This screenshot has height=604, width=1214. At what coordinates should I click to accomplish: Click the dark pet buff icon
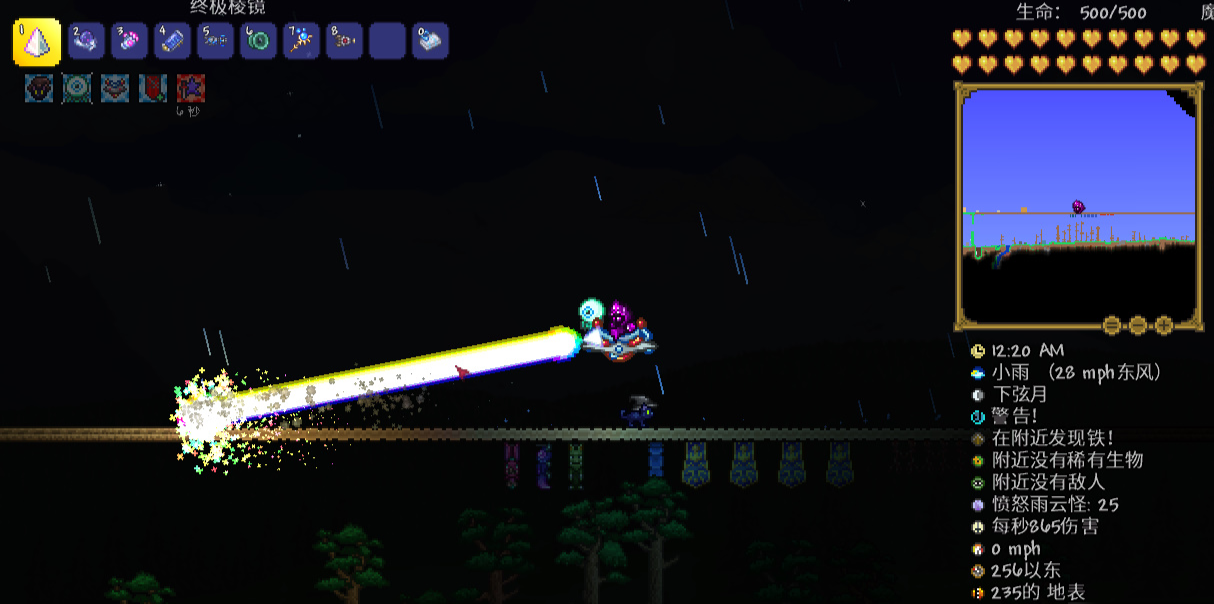[39, 88]
